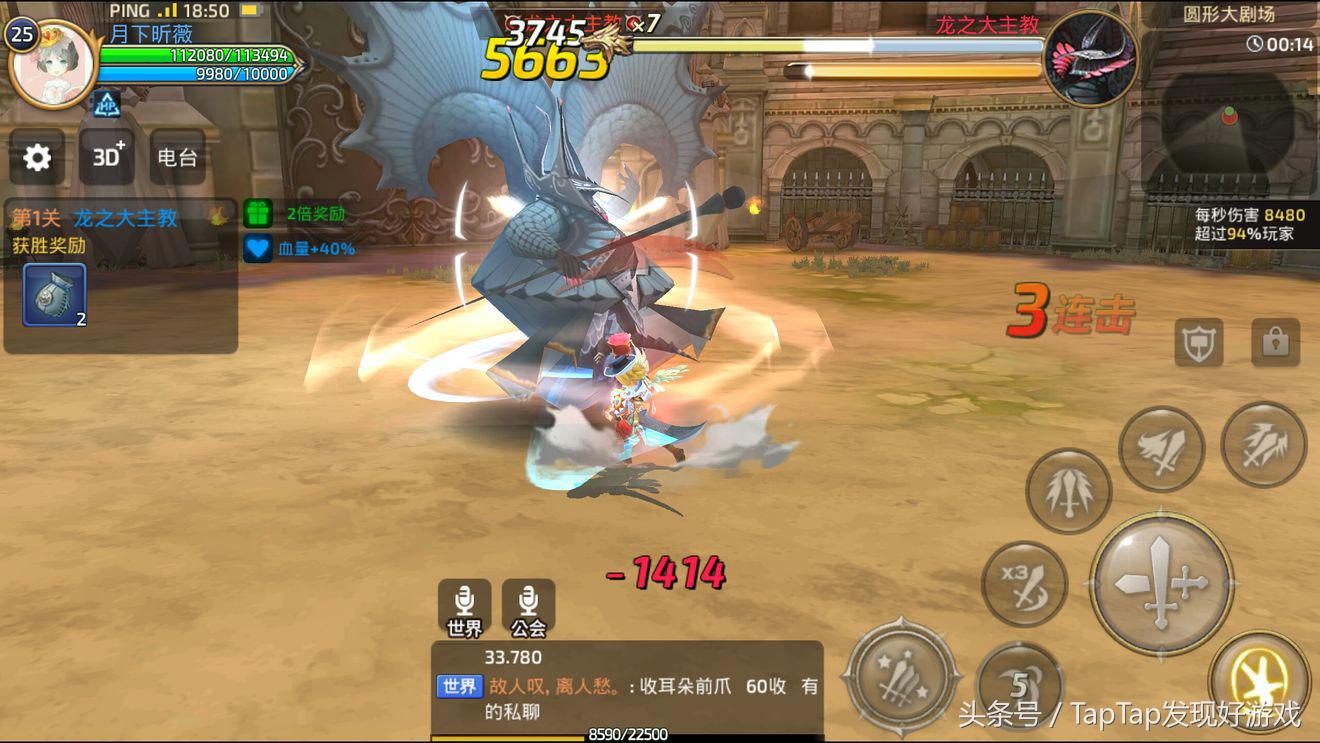
Task: Activate the 世界 world voice microphone
Action: pos(464,608)
